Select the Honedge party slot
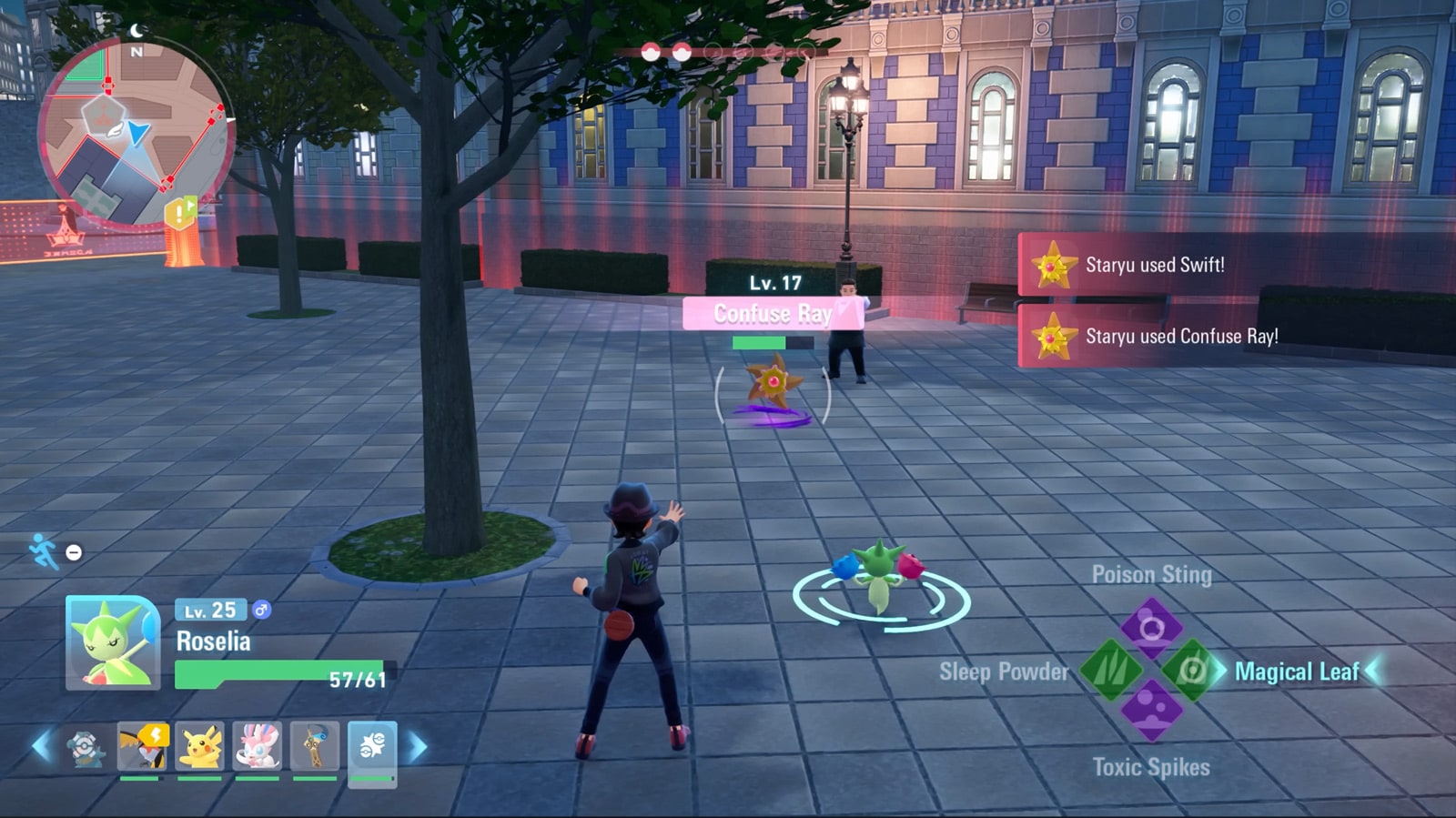 pyautogui.click(x=315, y=747)
